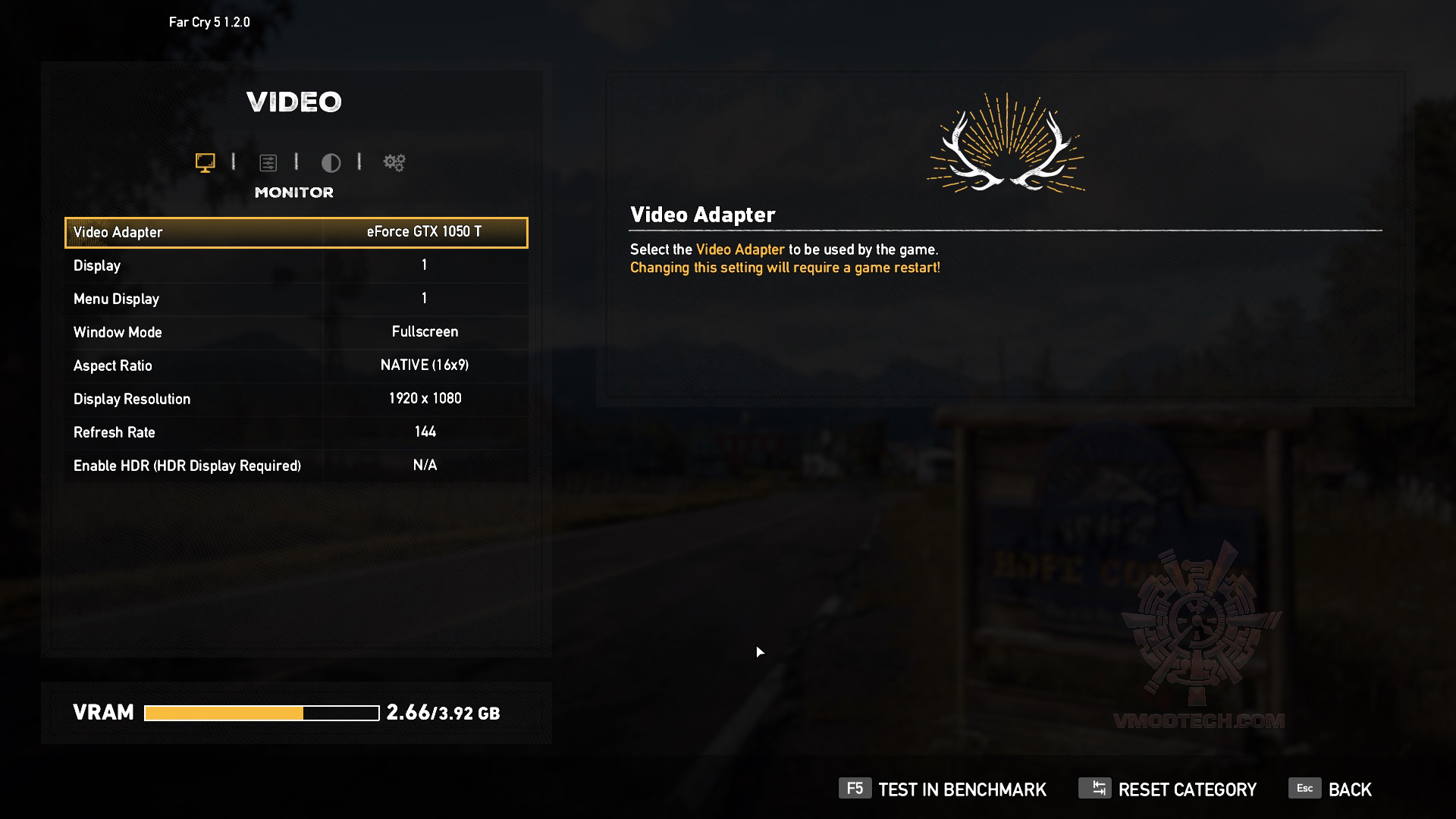Switch to the Monitor tab icon

[x=205, y=162]
